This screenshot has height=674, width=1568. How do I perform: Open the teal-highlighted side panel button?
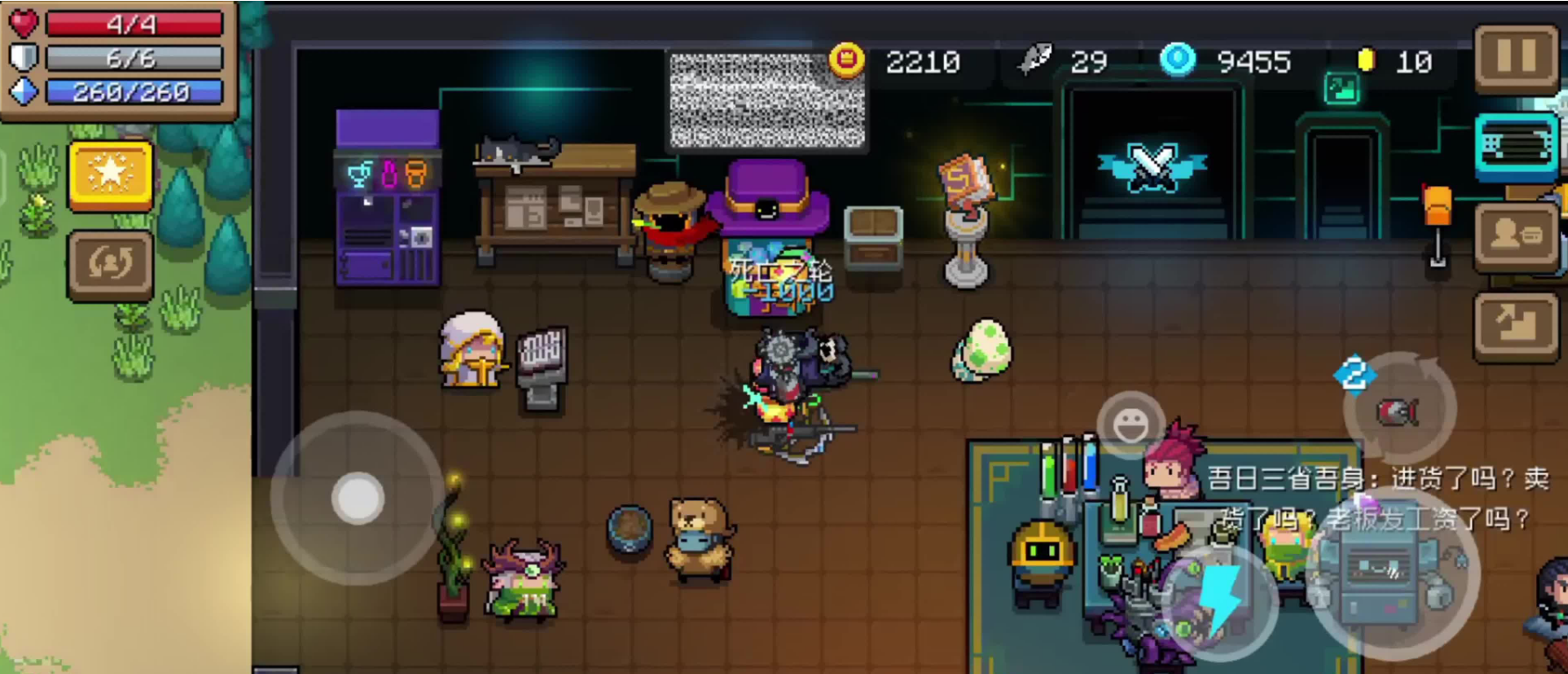click(x=1515, y=146)
